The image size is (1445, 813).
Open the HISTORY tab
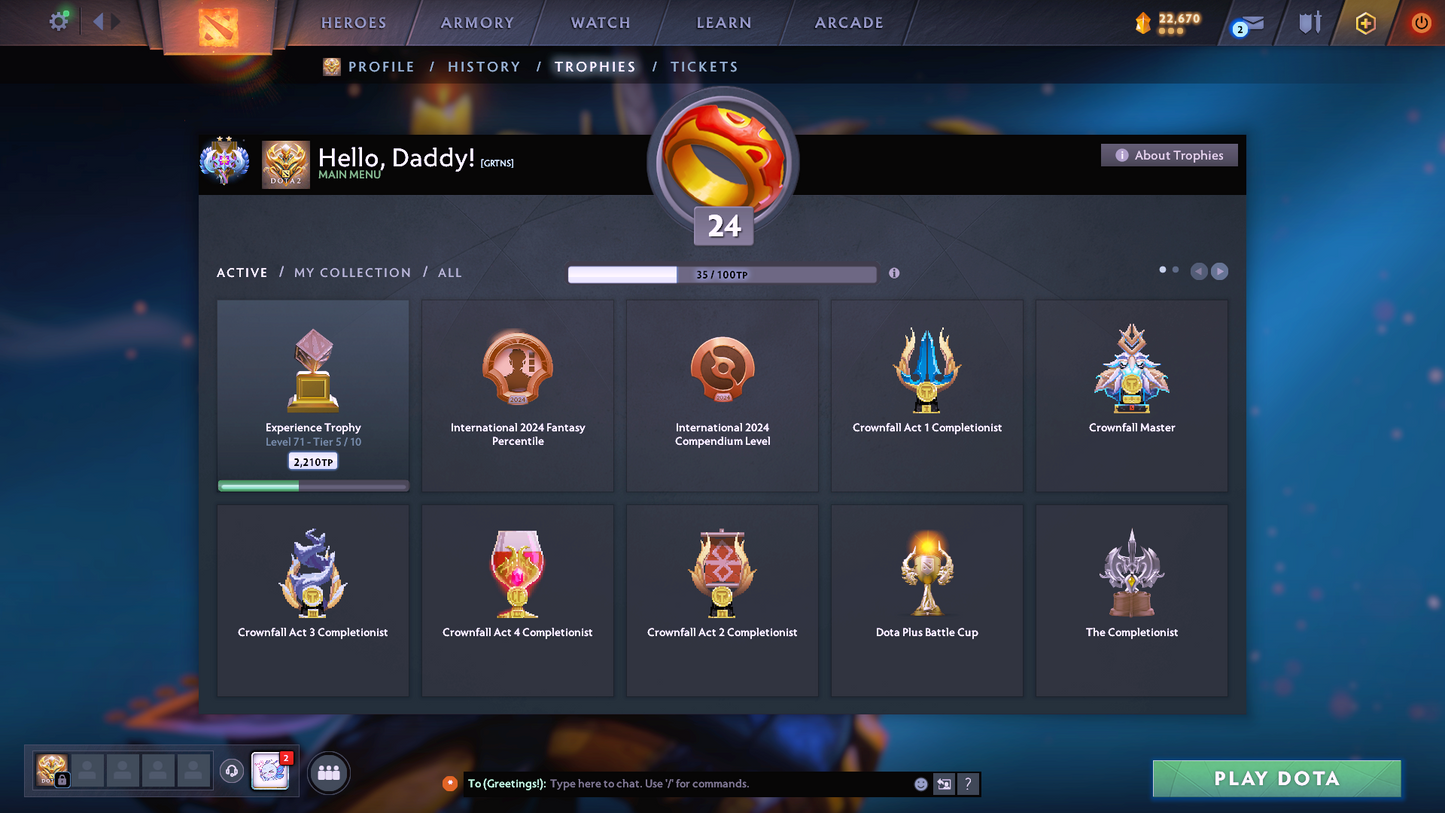[x=484, y=66]
